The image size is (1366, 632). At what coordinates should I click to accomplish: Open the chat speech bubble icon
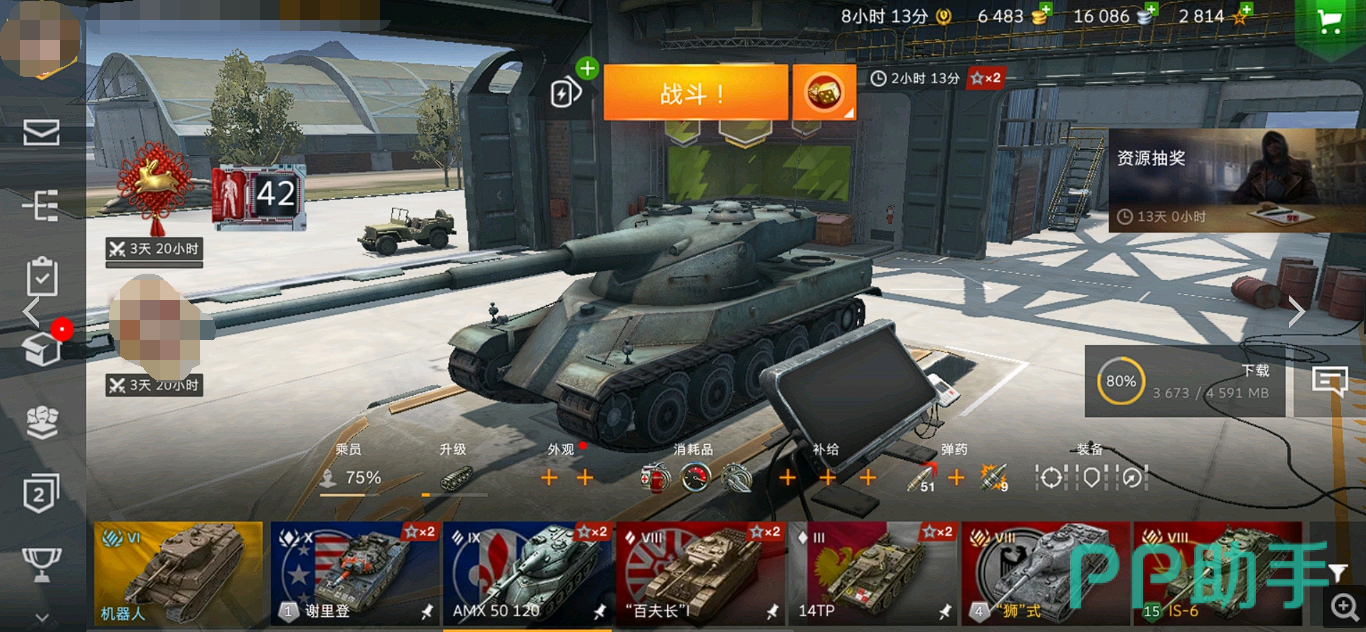[x=1330, y=381]
